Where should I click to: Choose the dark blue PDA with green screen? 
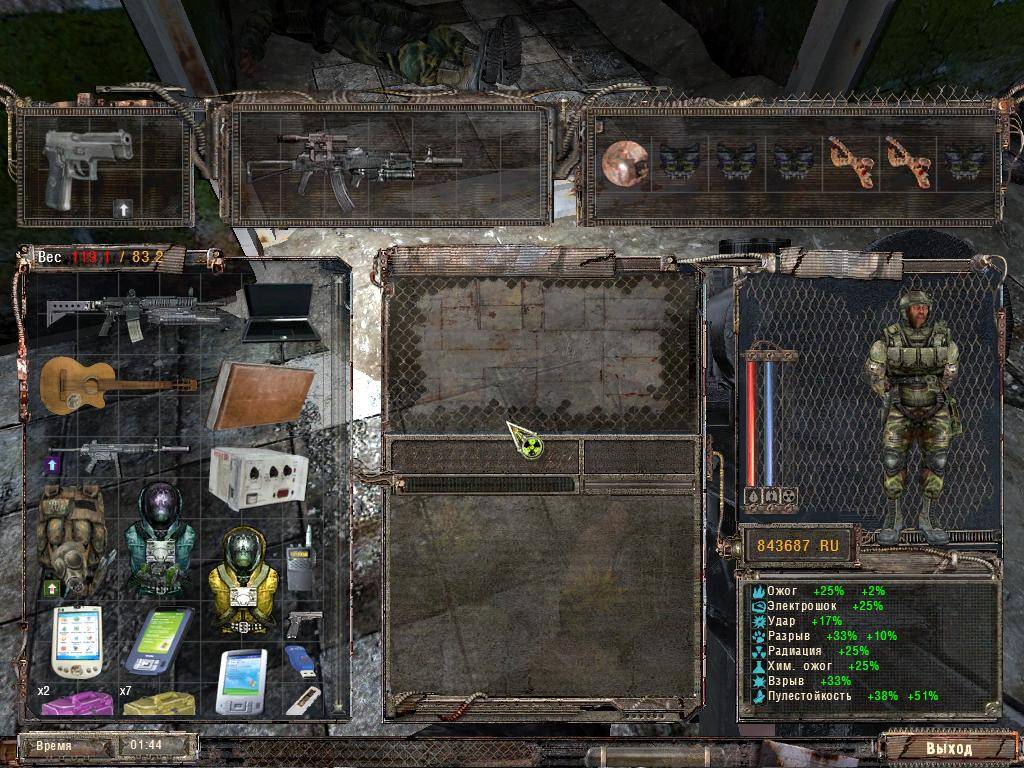click(x=157, y=640)
